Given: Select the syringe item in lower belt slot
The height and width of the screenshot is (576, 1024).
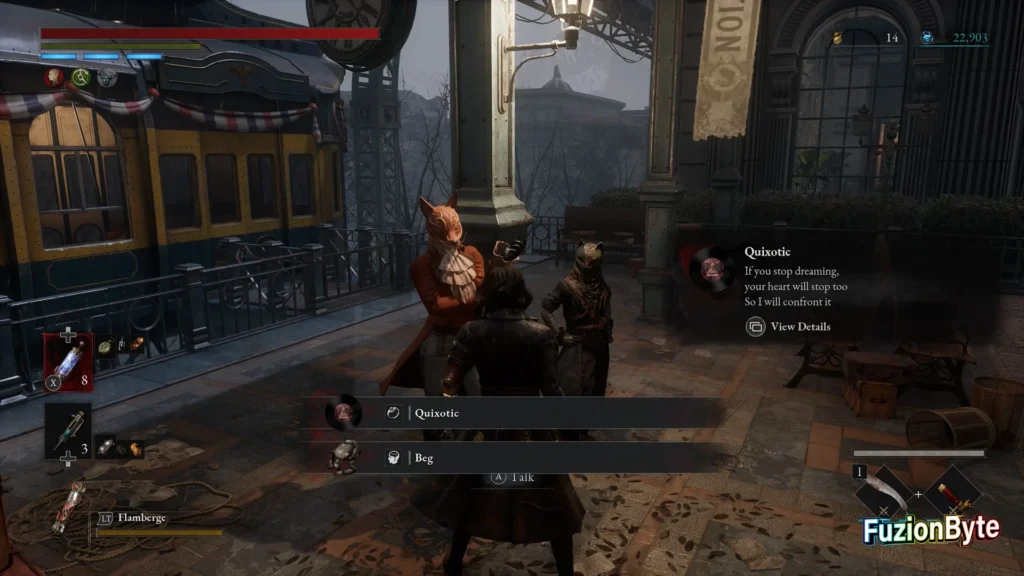Looking at the screenshot, I should tap(67, 431).
